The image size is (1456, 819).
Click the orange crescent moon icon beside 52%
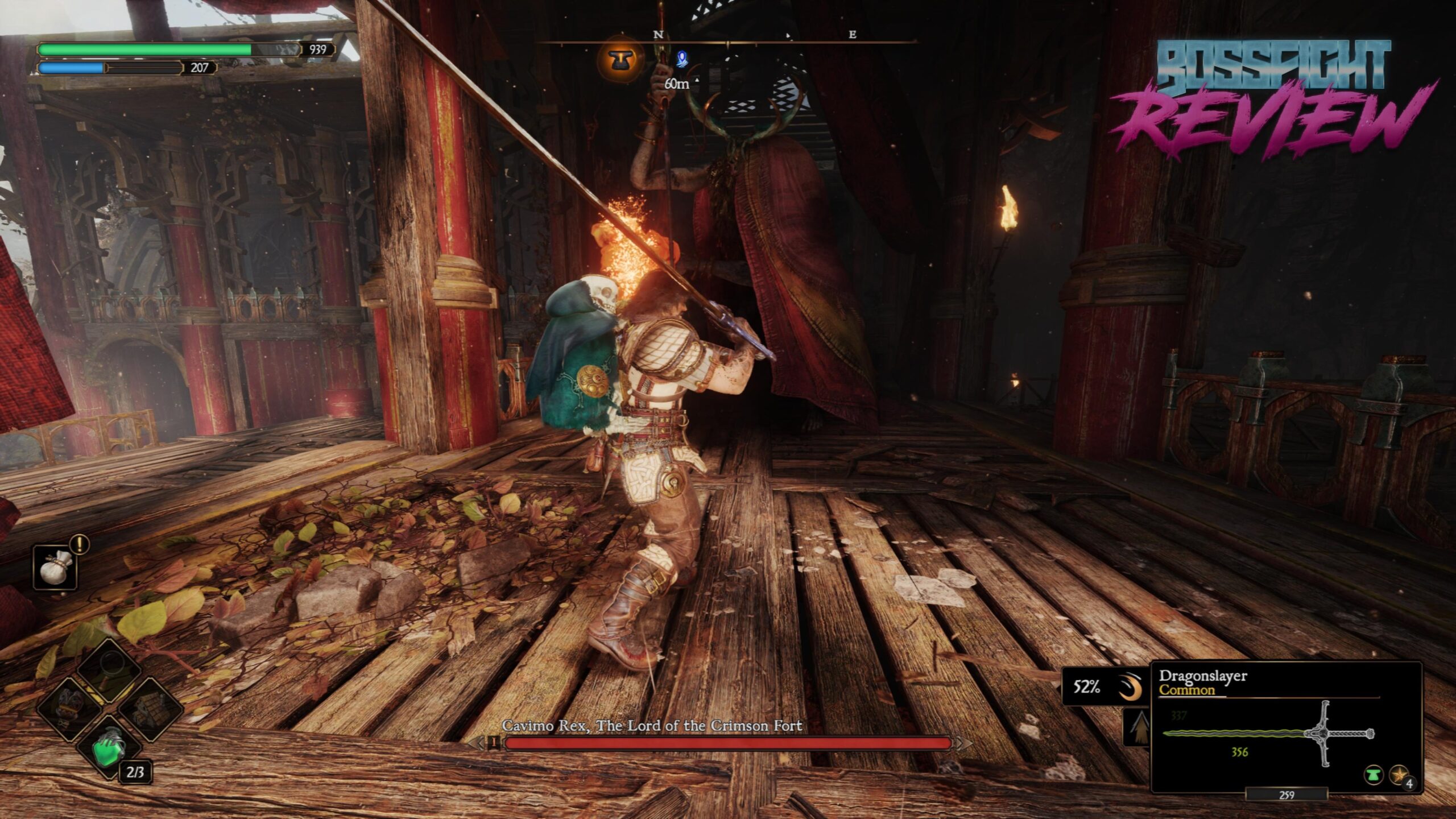tap(1130, 686)
